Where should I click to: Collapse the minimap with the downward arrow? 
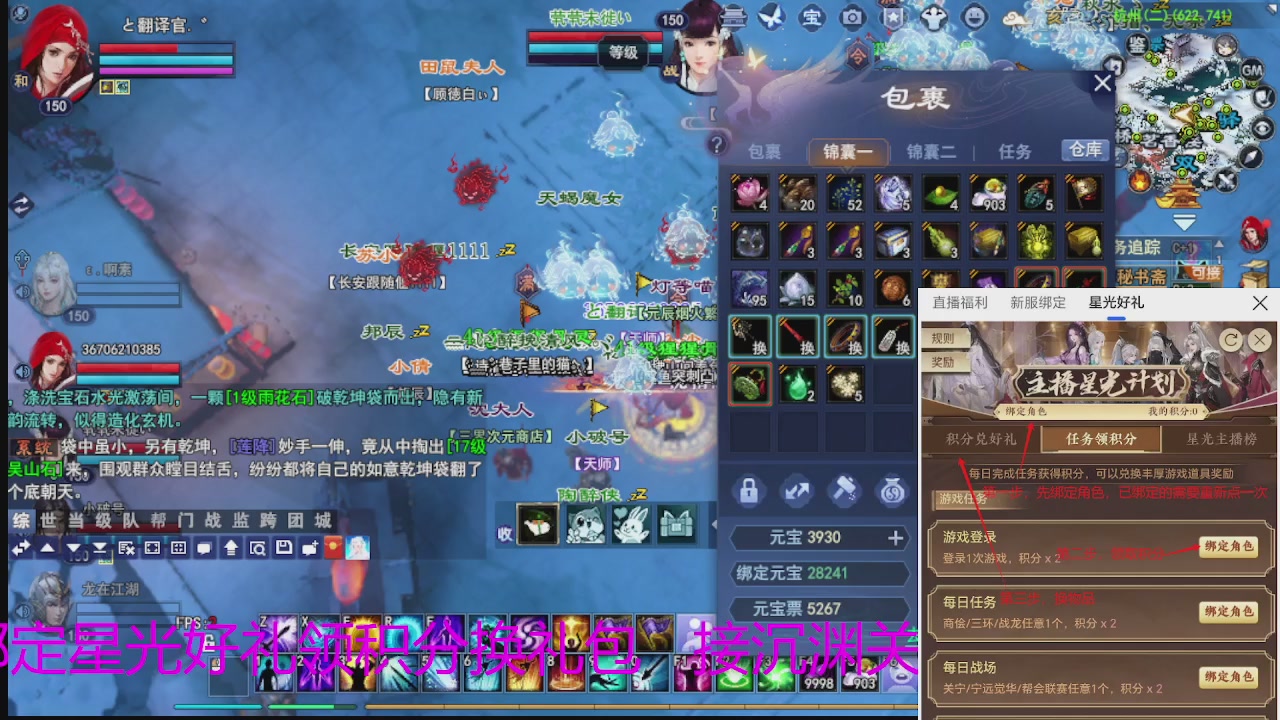point(1184,222)
